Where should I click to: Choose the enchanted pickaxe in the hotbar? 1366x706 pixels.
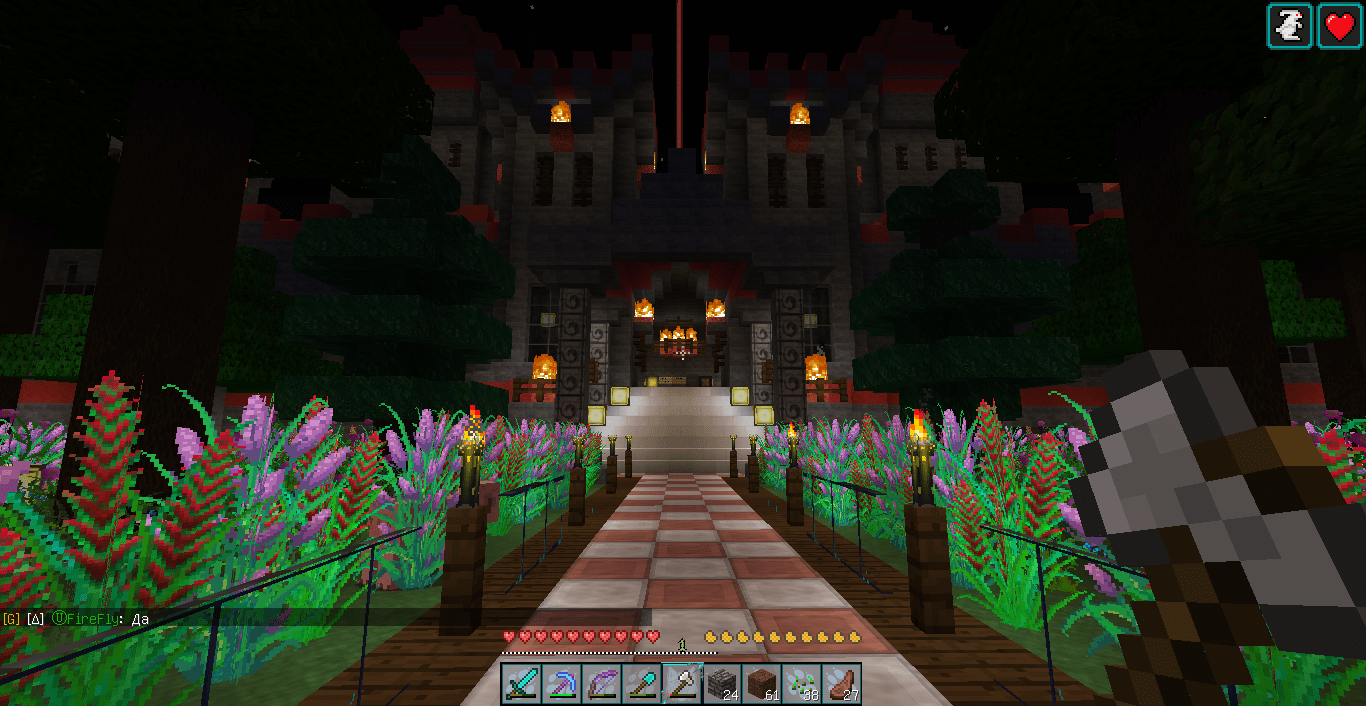tap(561, 684)
